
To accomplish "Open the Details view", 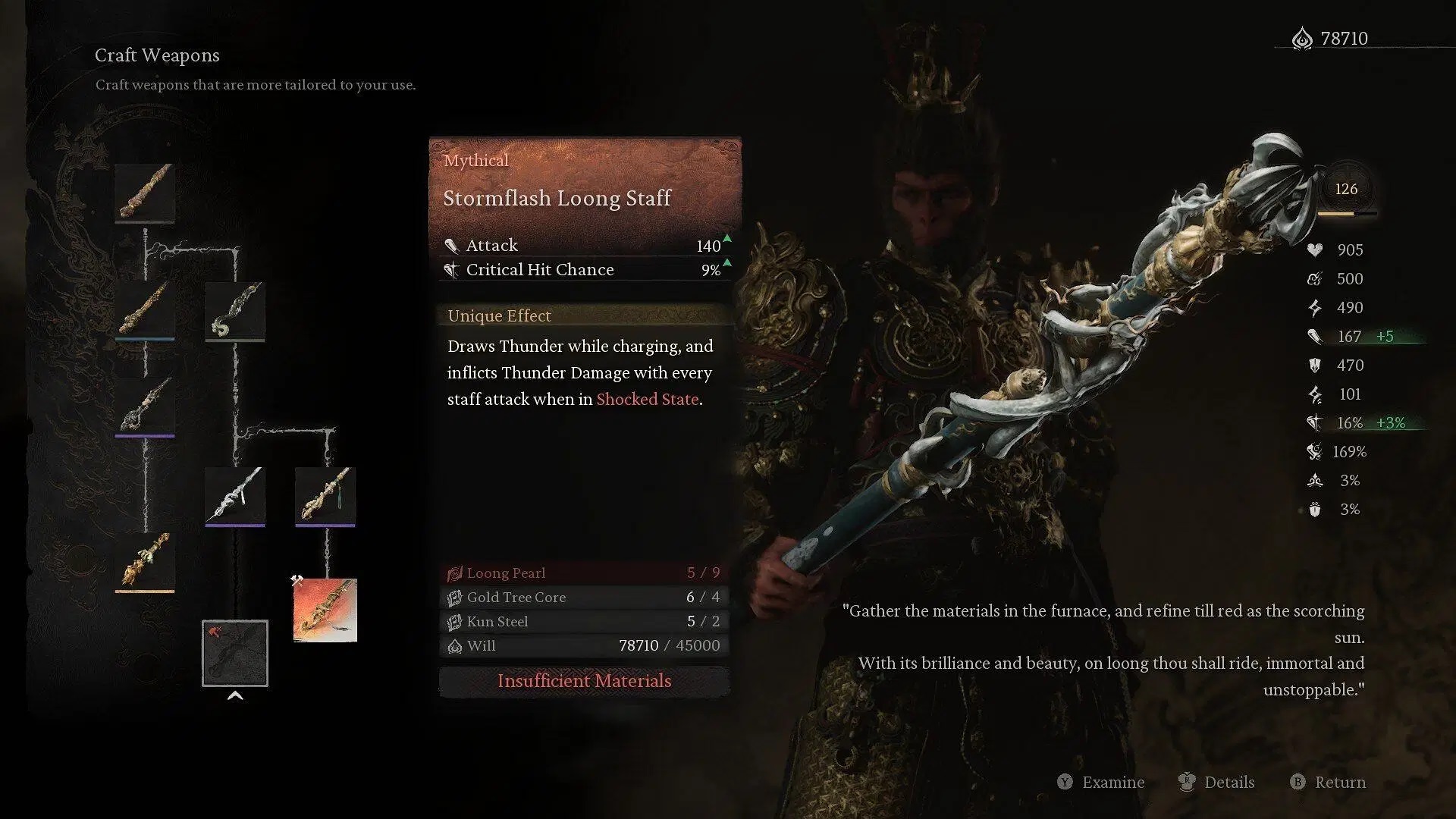I will click(x=1228, y=782).
